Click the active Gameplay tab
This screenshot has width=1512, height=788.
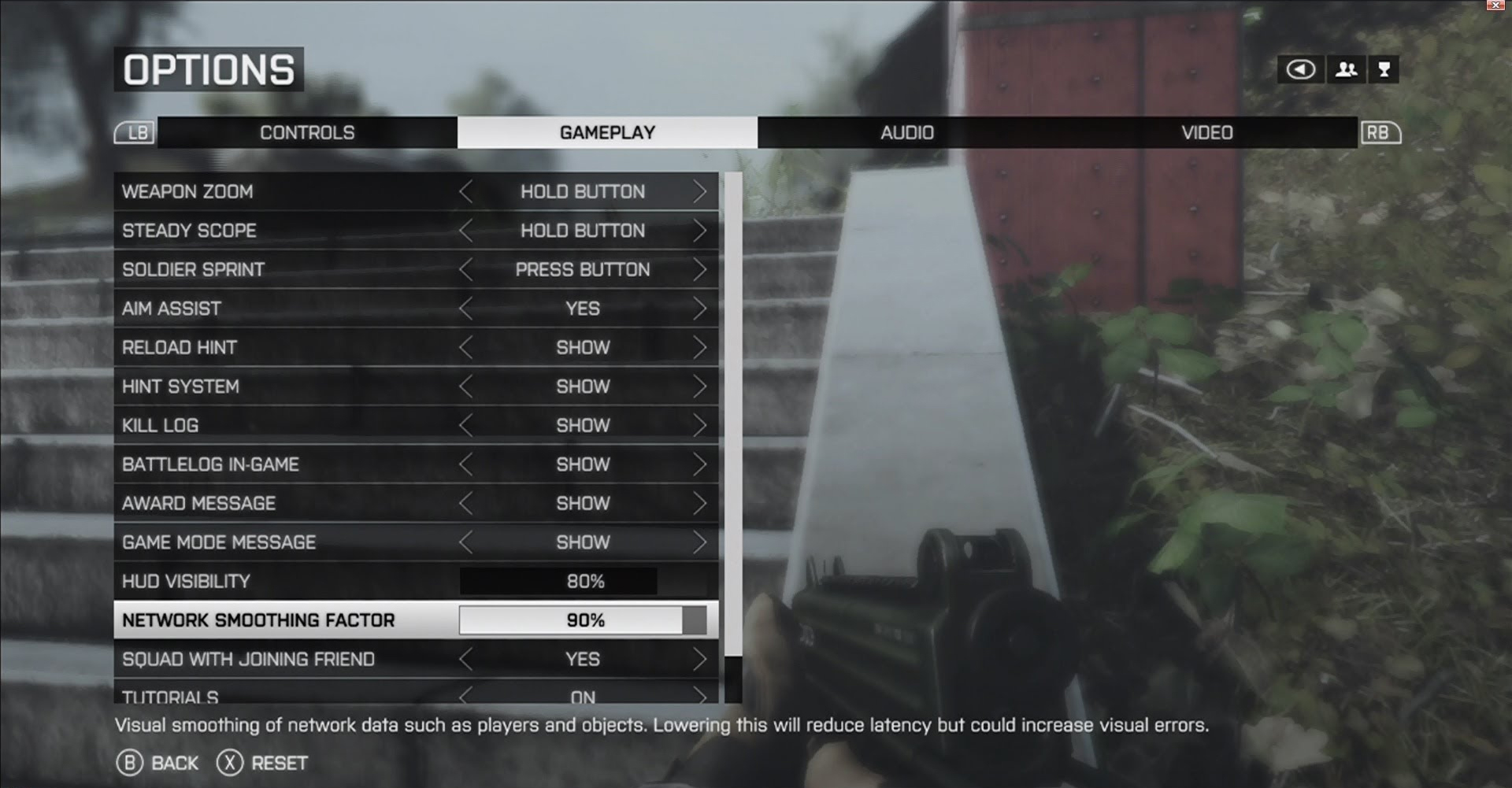[x=607, y=132]
